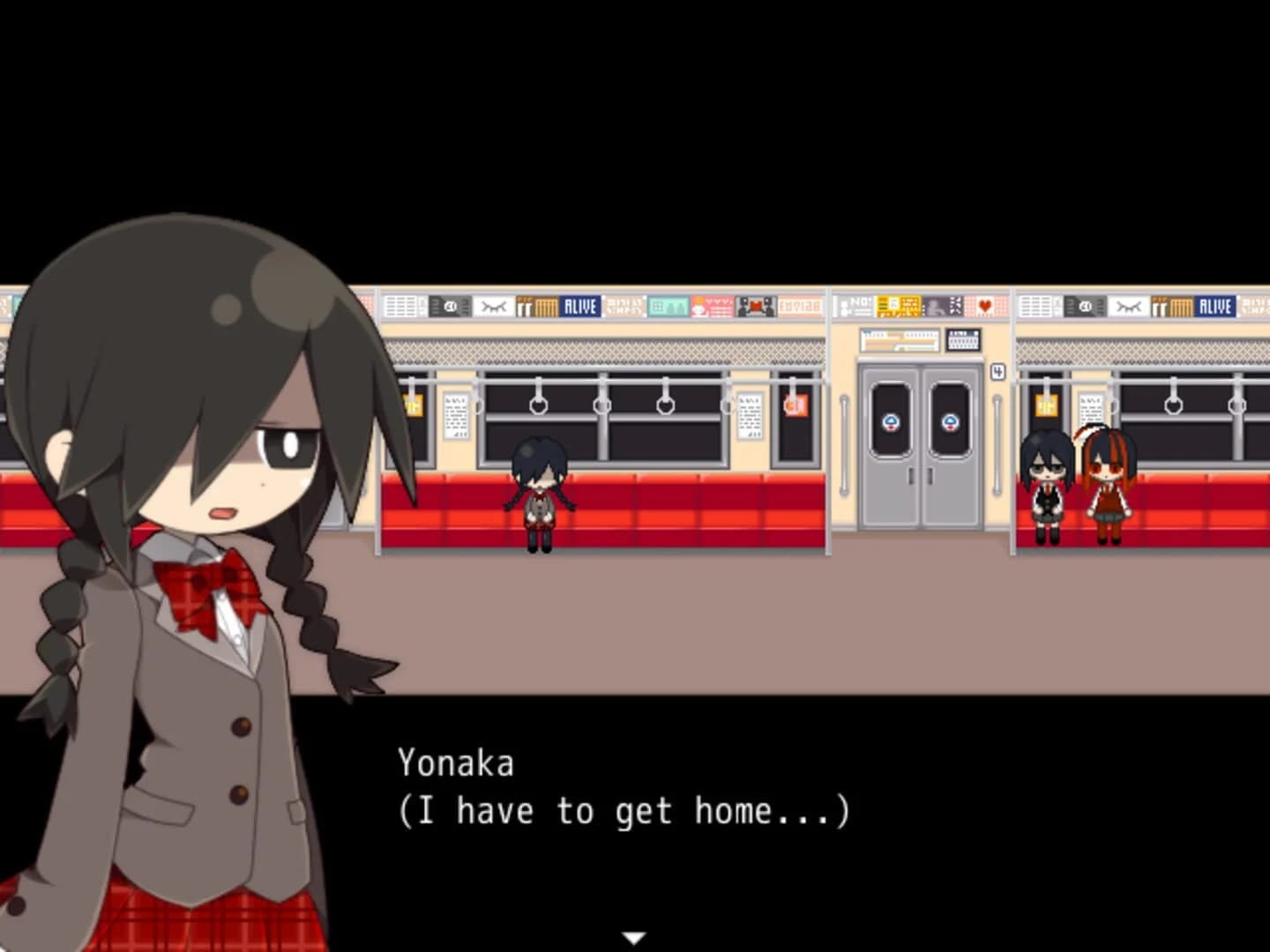Click the black-haired girl standing by the door
Image resolution: width=1270 pixels, height=952 pixels.
coord(1047,485)
